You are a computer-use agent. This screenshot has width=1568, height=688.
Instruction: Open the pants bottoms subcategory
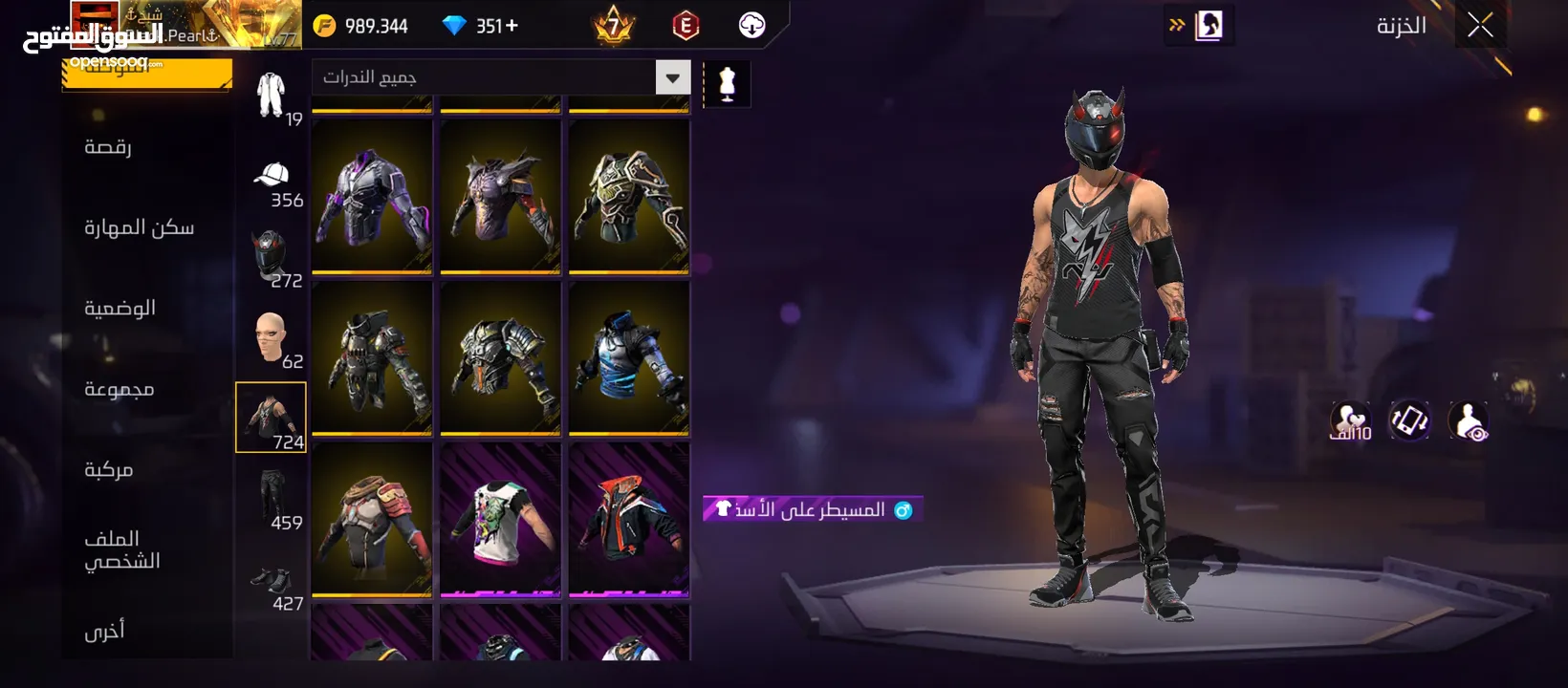click(x=272, y=499)
